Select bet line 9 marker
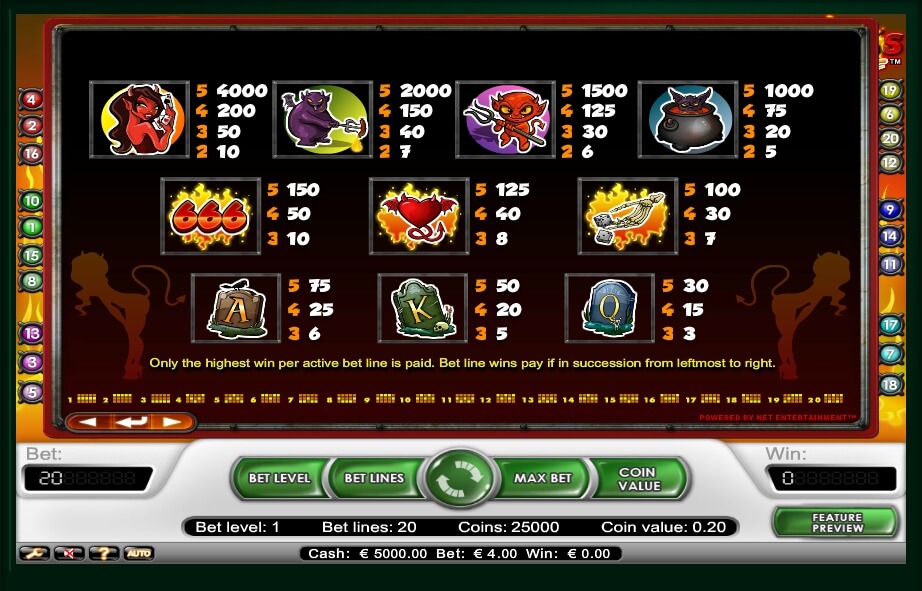The width and height of the screenshot is (922, 591). (890, 210)
